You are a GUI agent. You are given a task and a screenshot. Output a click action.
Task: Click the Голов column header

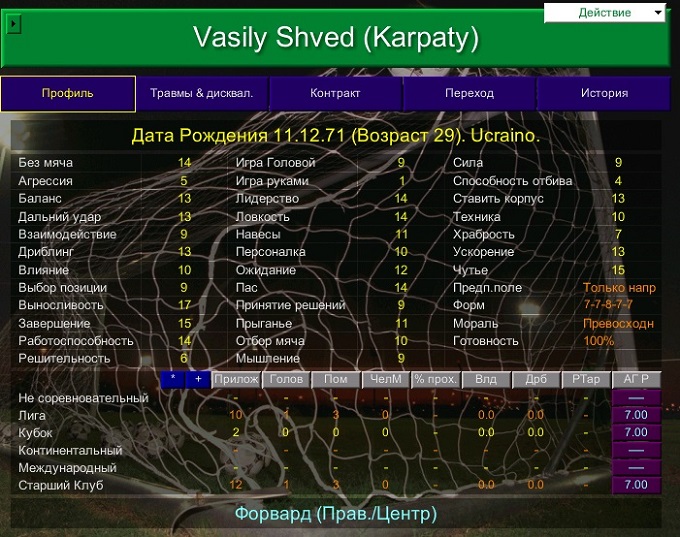285,380
